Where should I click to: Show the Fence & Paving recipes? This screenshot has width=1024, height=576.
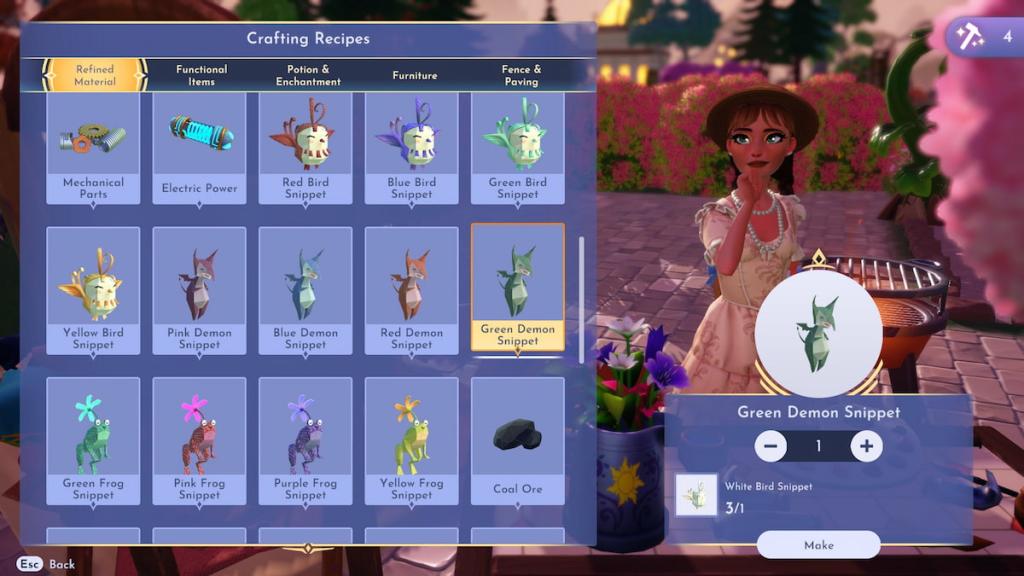521,75
